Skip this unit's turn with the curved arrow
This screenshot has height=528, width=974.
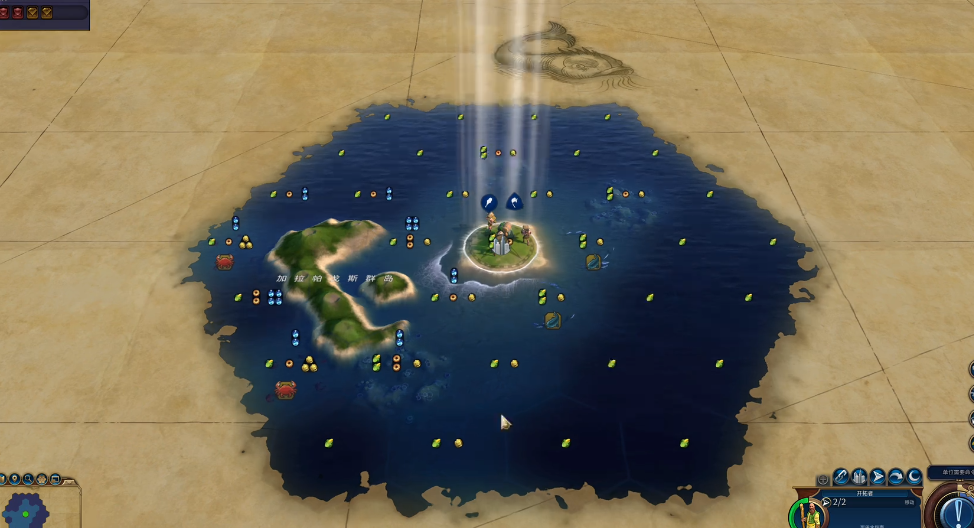point(896,477)
